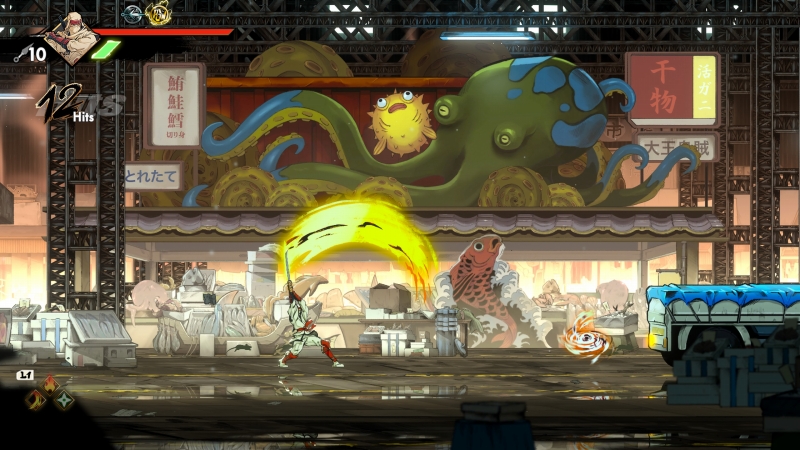Activate the green shuriken skill diamond
The image size is (800, 450).
tap(64, 400)
